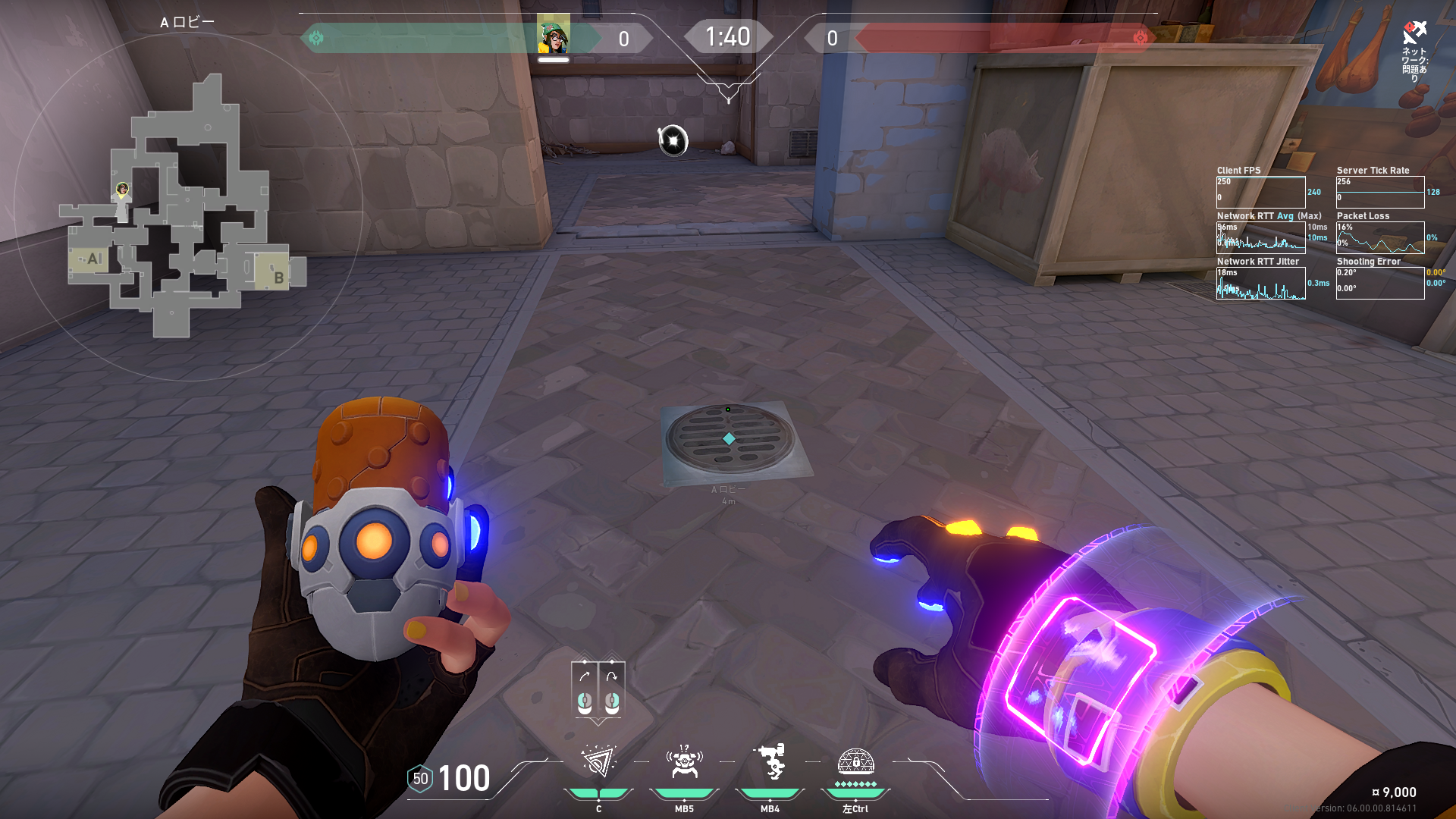Click the Packet Loss graph

point(1379,237)
